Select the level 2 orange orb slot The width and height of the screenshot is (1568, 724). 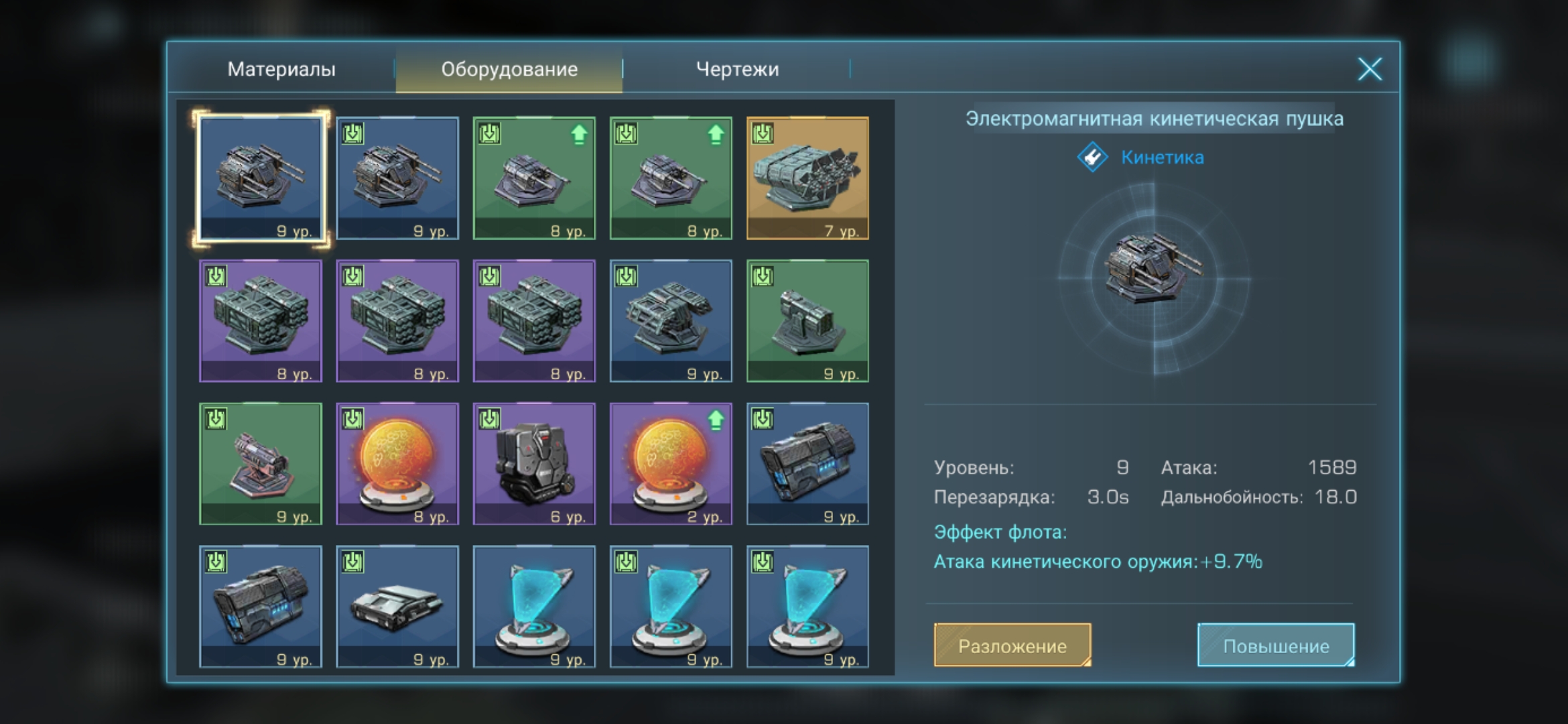tap(671, 464)
